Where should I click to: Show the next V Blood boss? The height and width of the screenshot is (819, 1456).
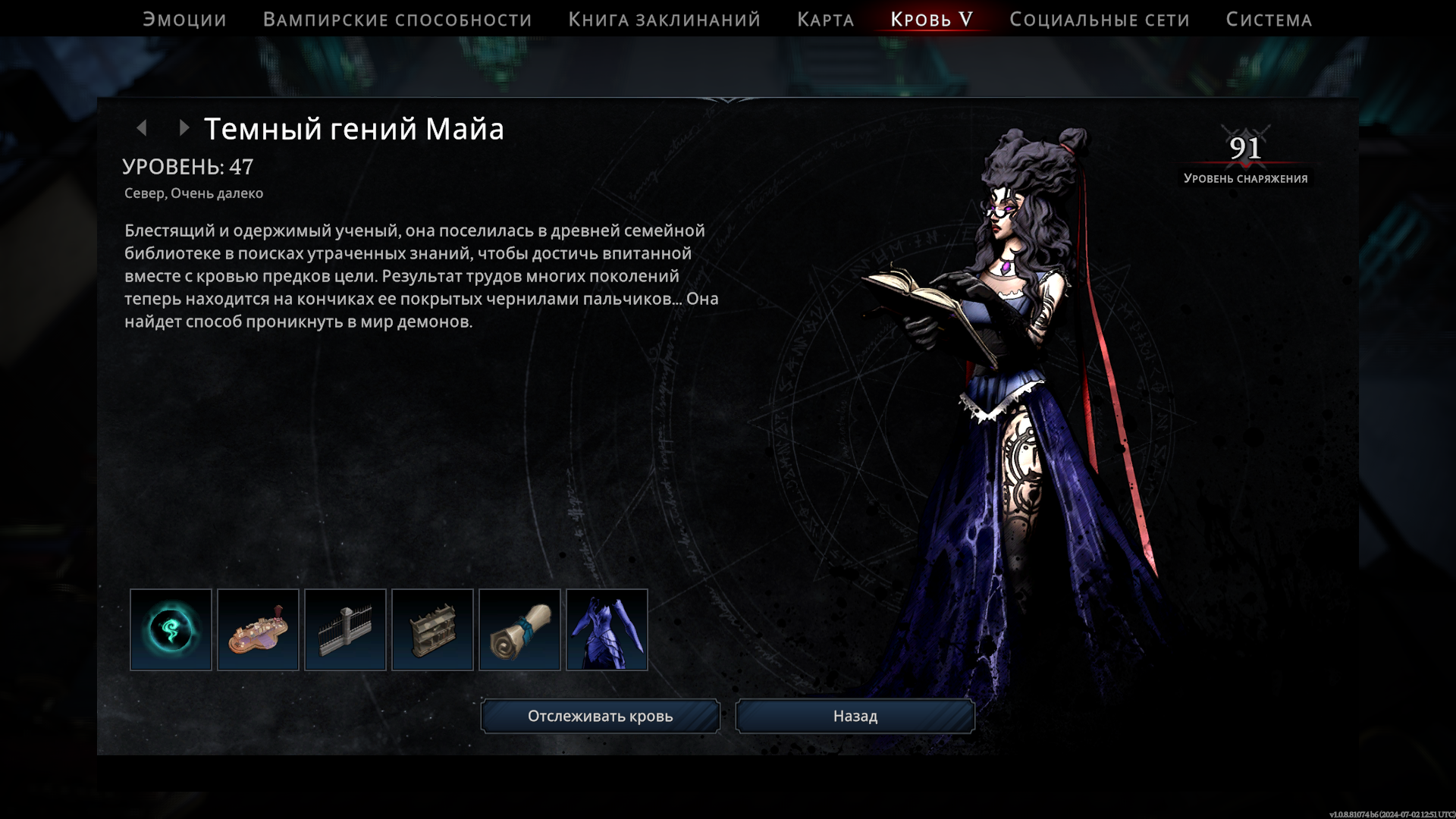point(184,128)
